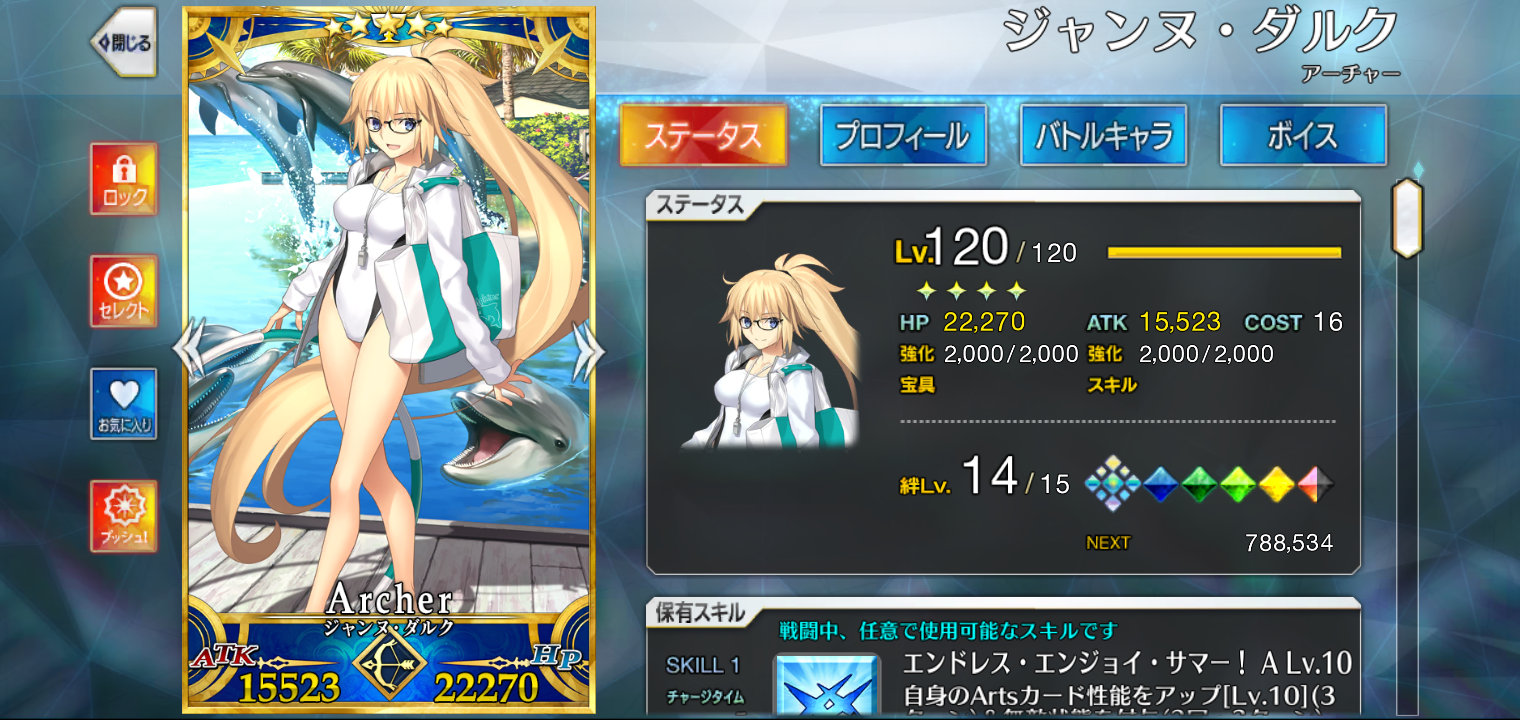The height and width of the screenshot is (720, 1520).
Task: Show the バトルキャラ battle character tab
Action: click(x=1103, y=135)
